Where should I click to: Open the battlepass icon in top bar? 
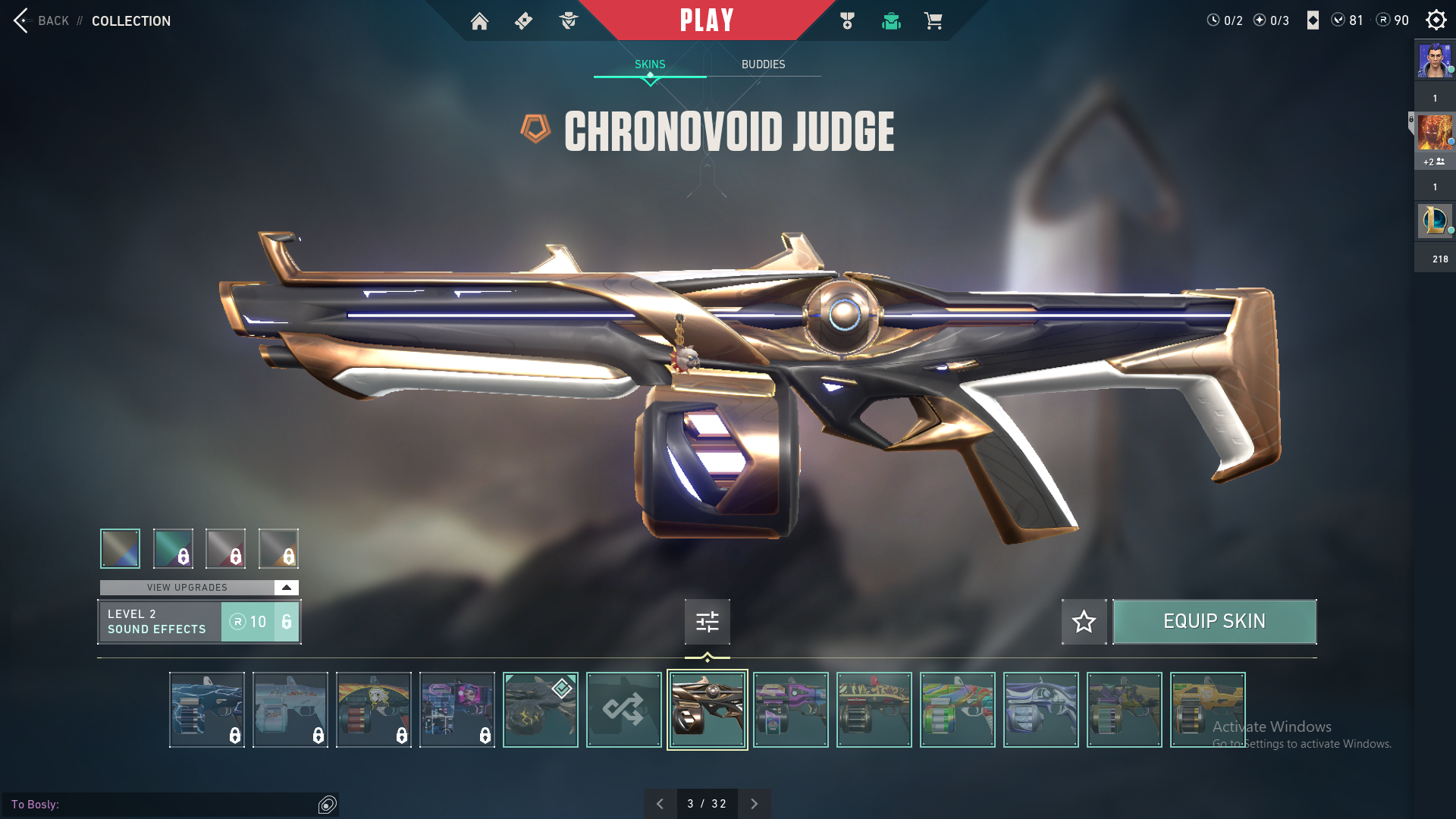point(847,21)
